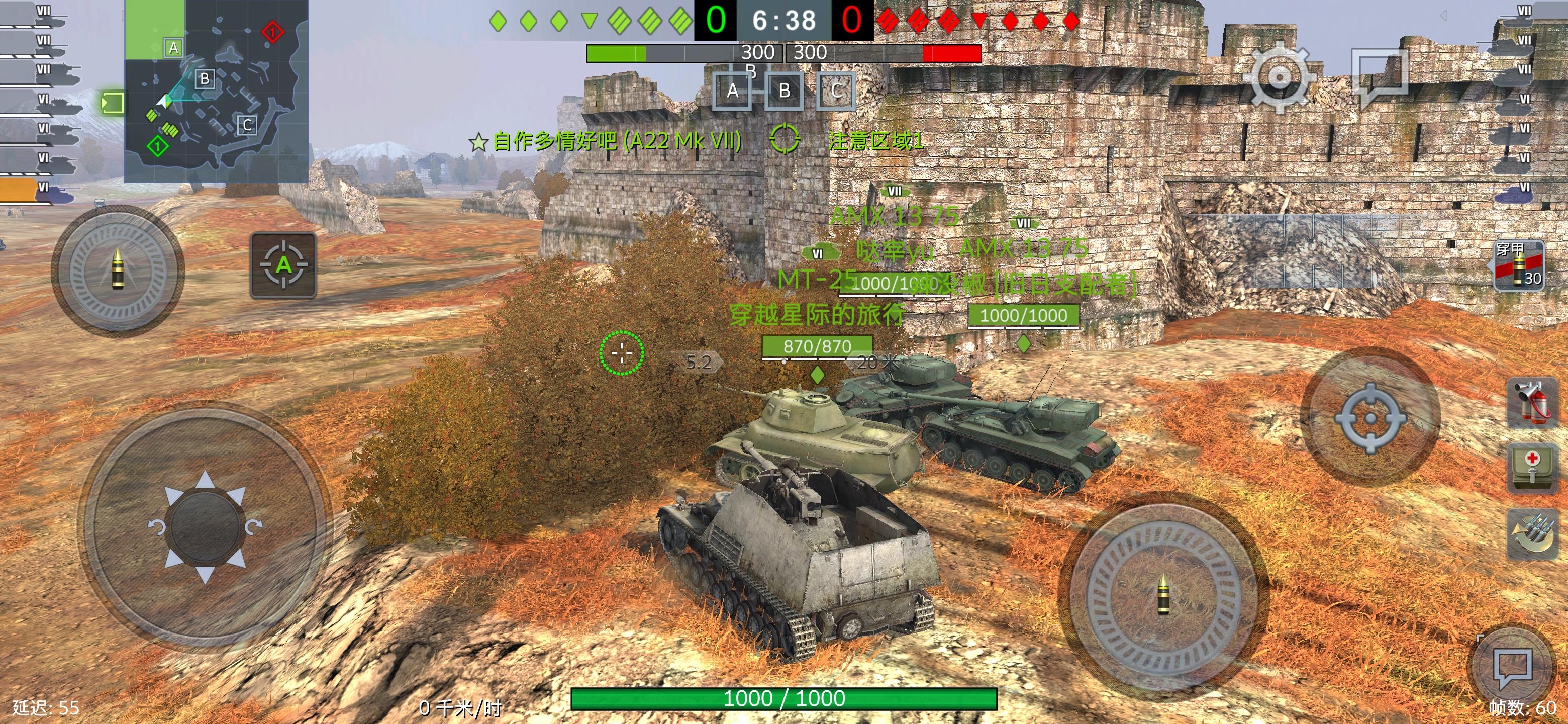Click capture point A indicator

click(x=733, y=92)
